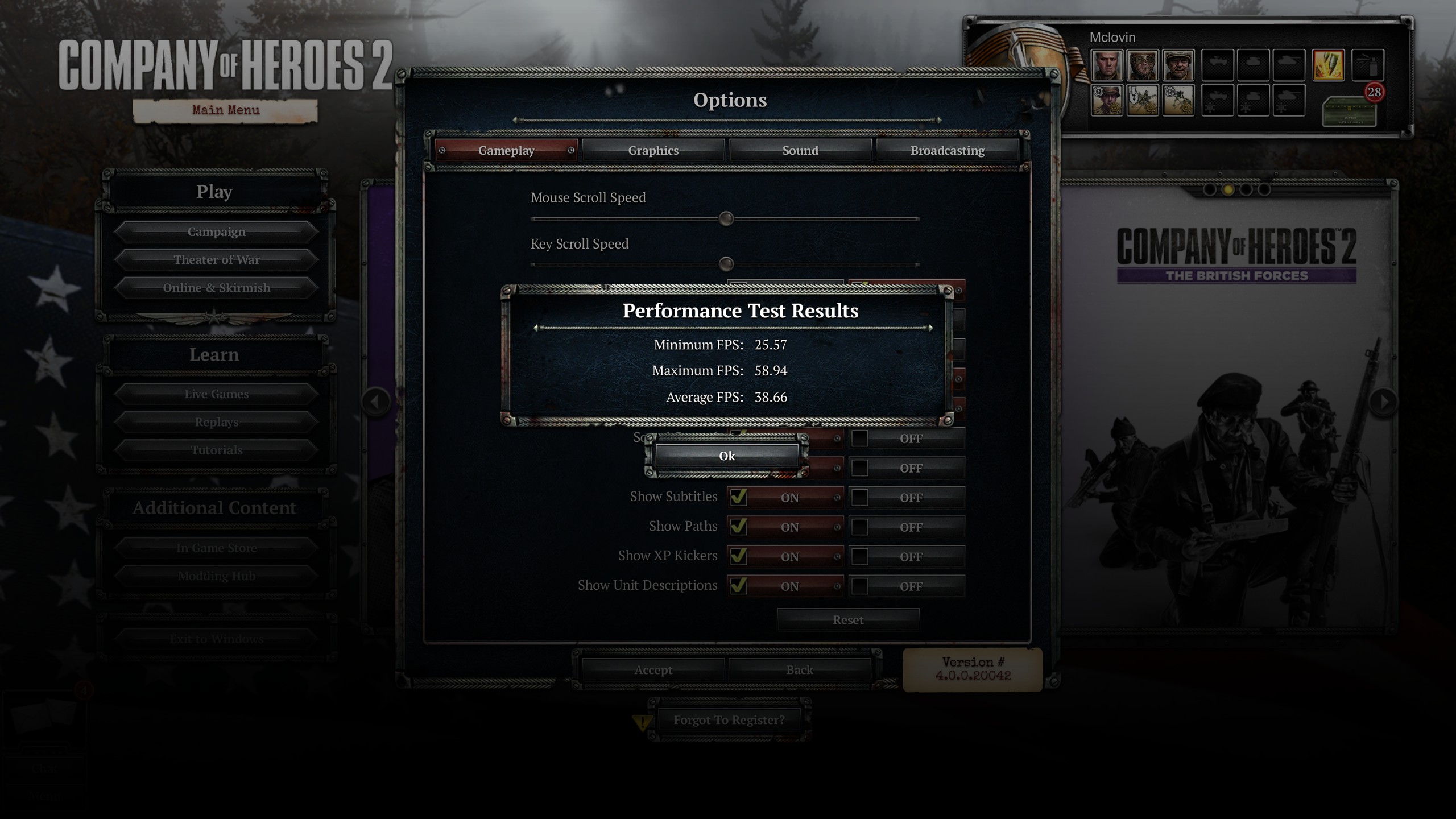1456x819 pixels.
Task: Open the Sound options tab
Action: click(x=800, y=151)
